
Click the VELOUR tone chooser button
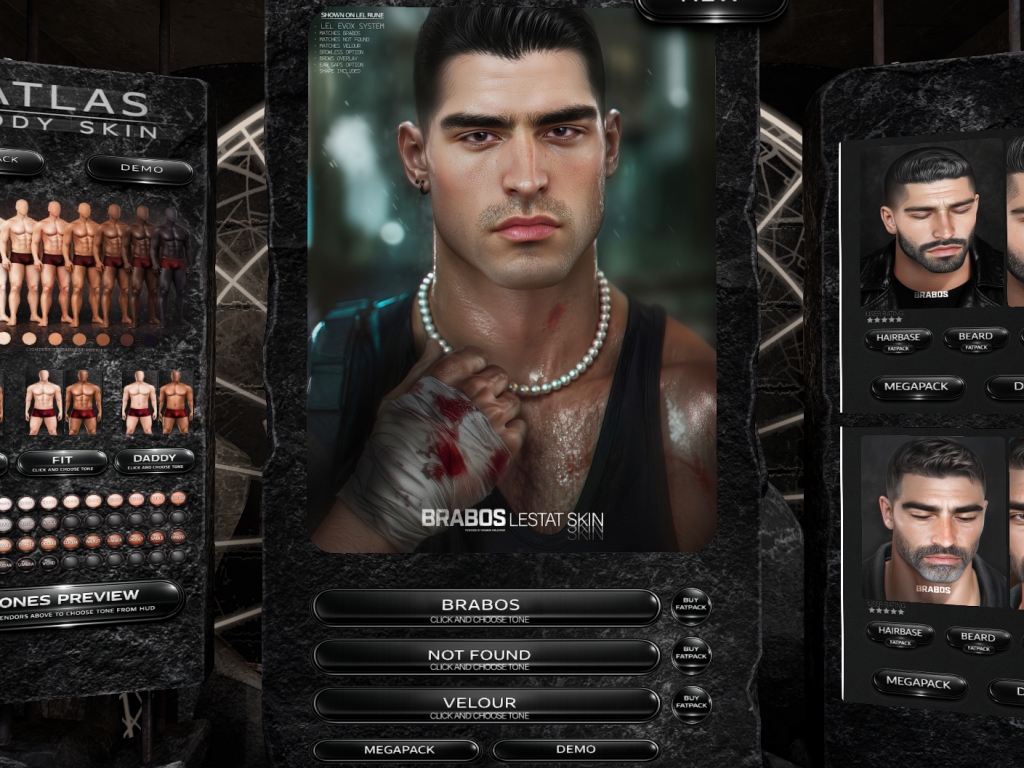coord(486,705)
